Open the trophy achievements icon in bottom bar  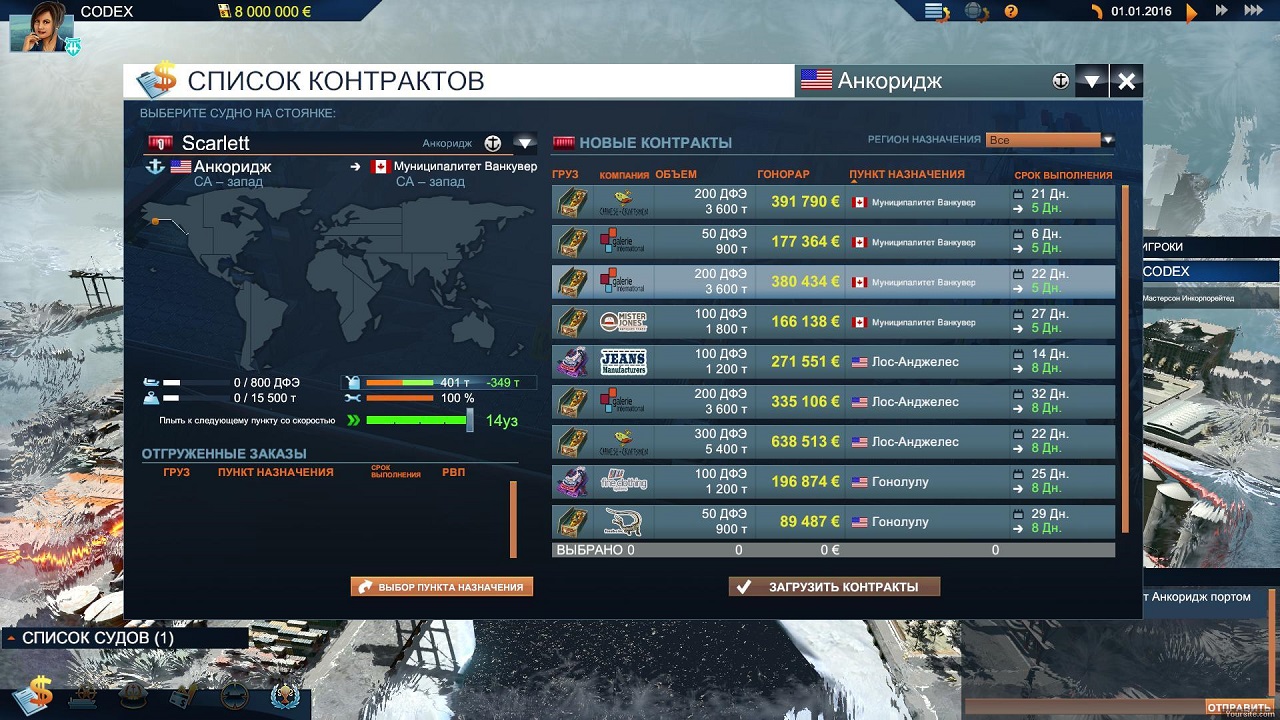285,696
